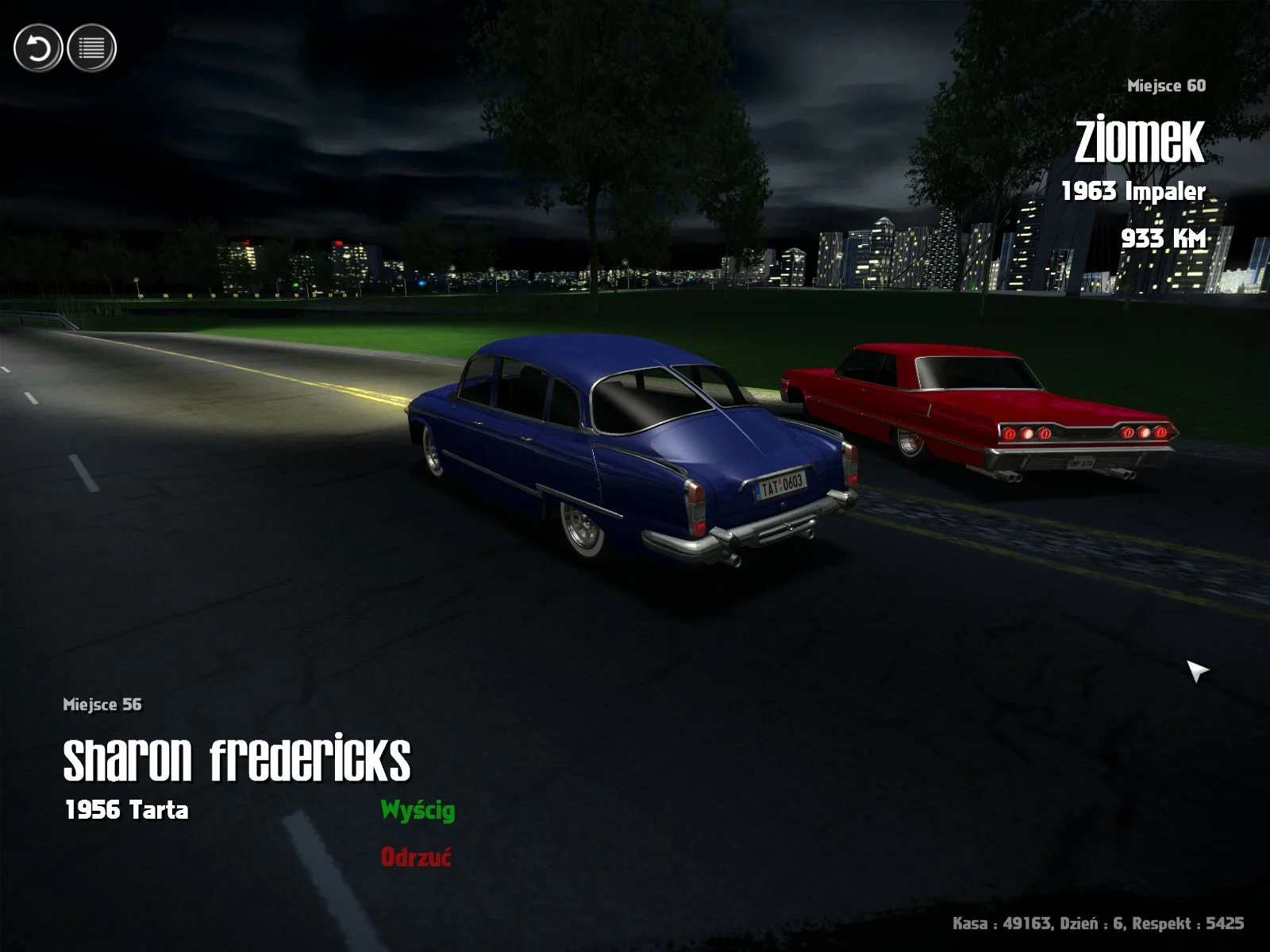
Task: Click the Miejsce 56 rank text
Action: tap(102, 702)
